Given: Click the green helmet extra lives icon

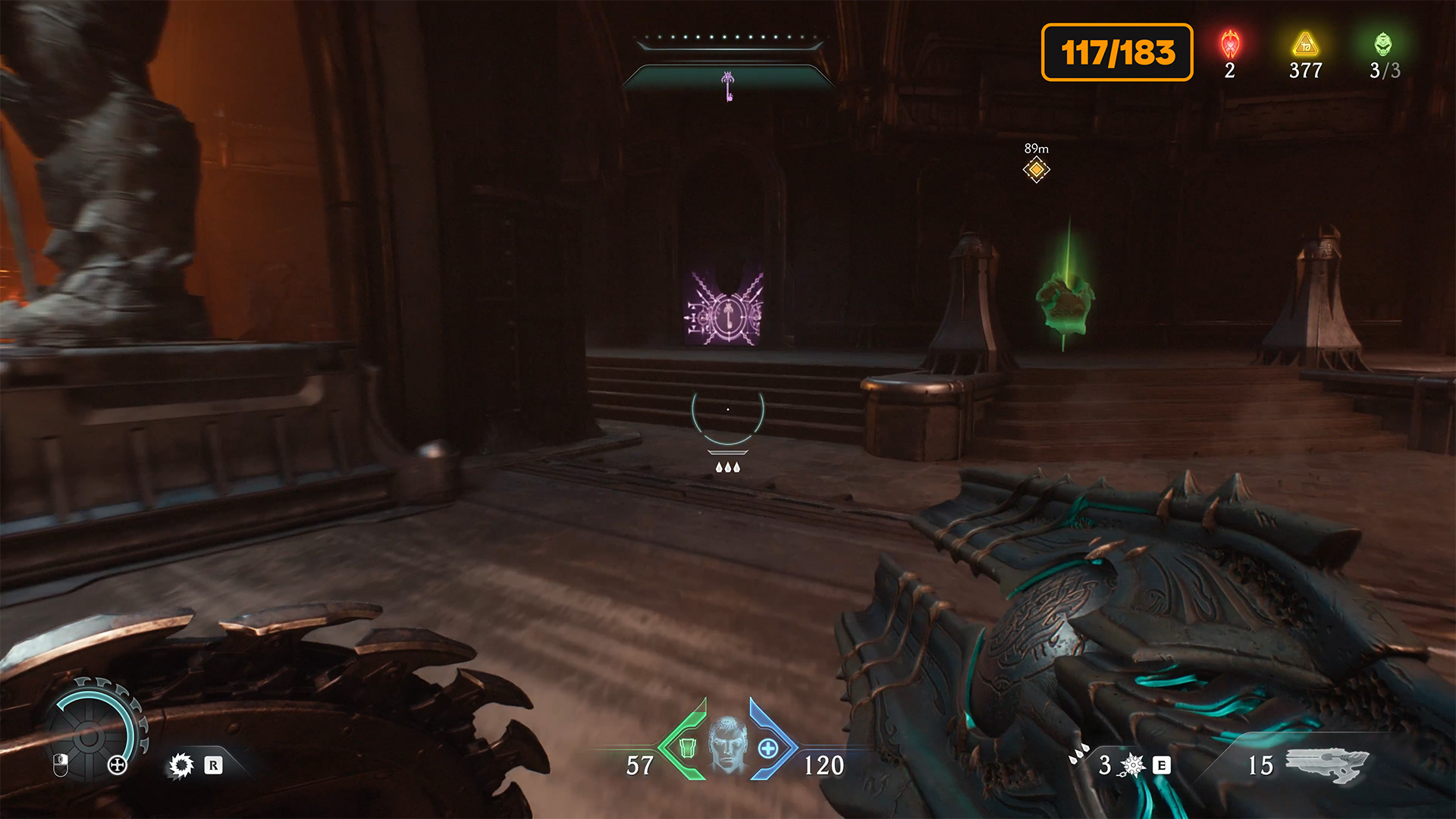Looking at the screenshot, I should pos(1383,44).
